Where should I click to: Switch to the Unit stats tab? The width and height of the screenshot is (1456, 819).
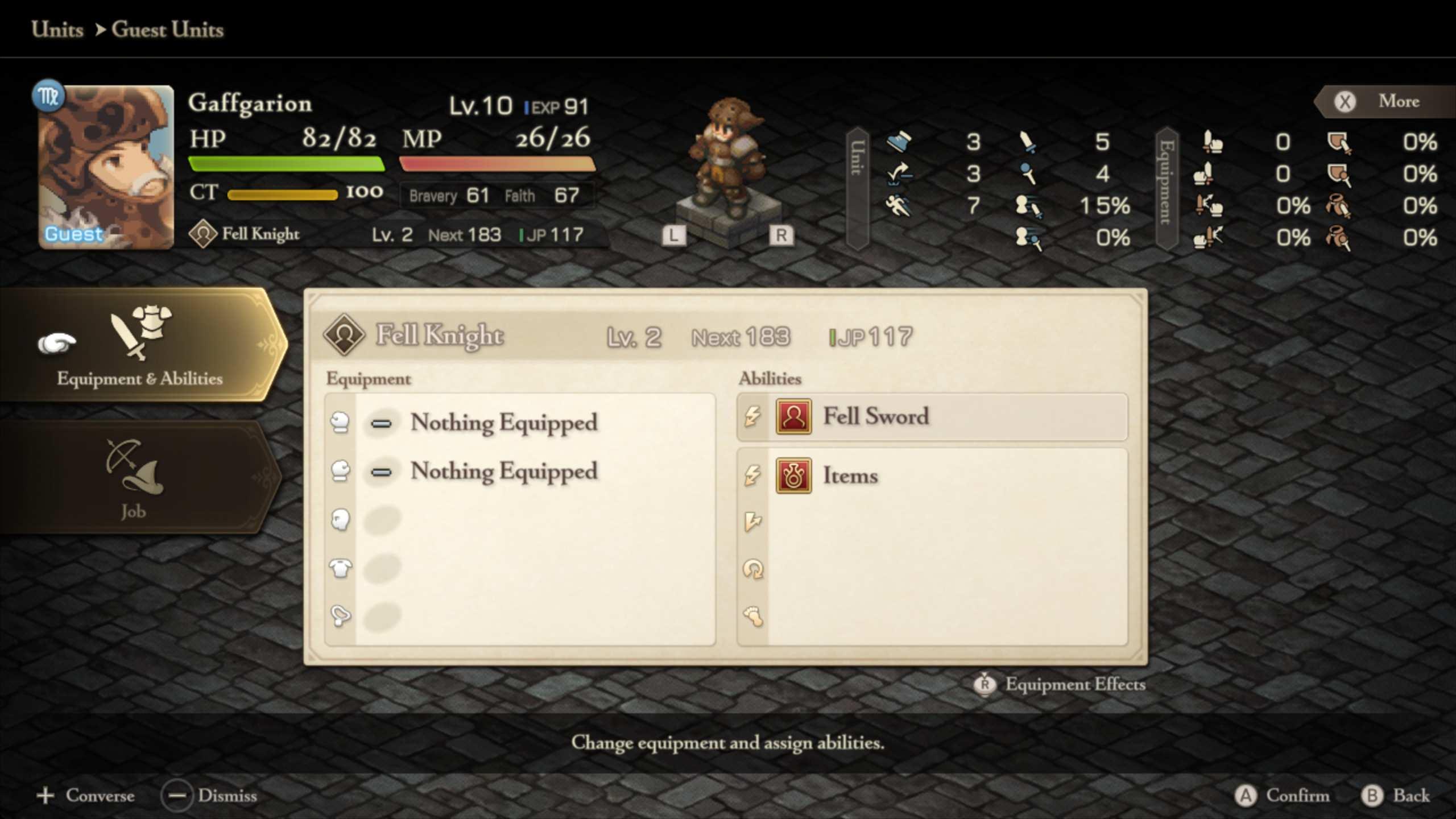point(857,188)
